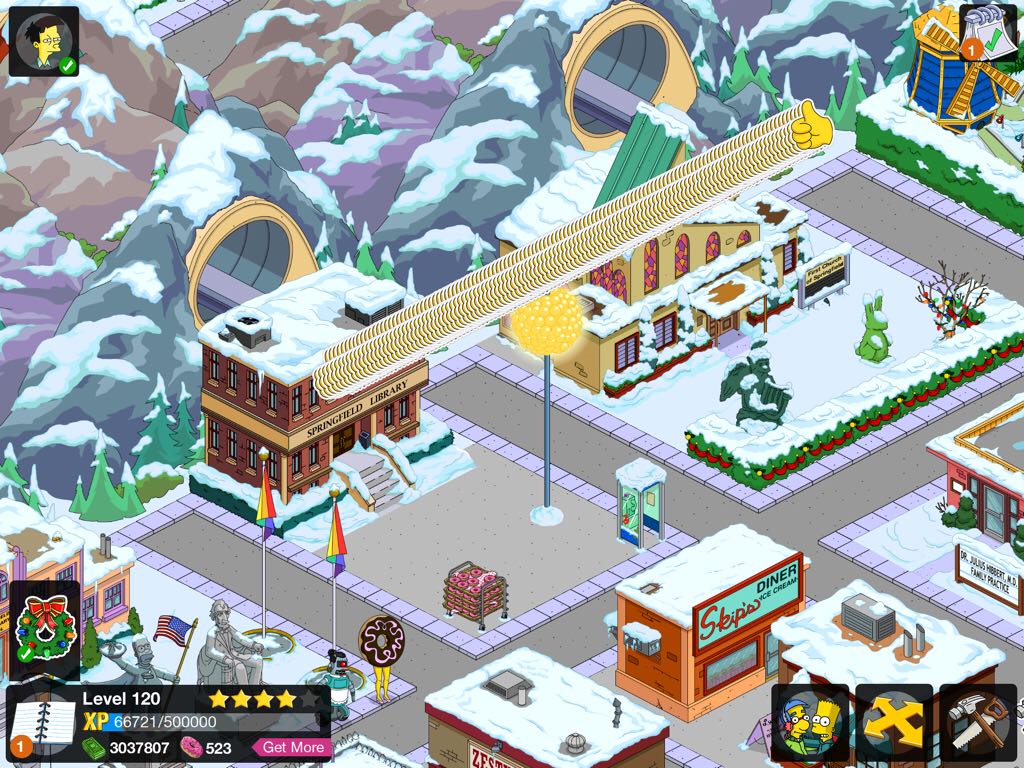The width and height of the screenshot is (1024, 768).
Task: Tap the character portrait with green checkmark
Action: pos(44,41)
